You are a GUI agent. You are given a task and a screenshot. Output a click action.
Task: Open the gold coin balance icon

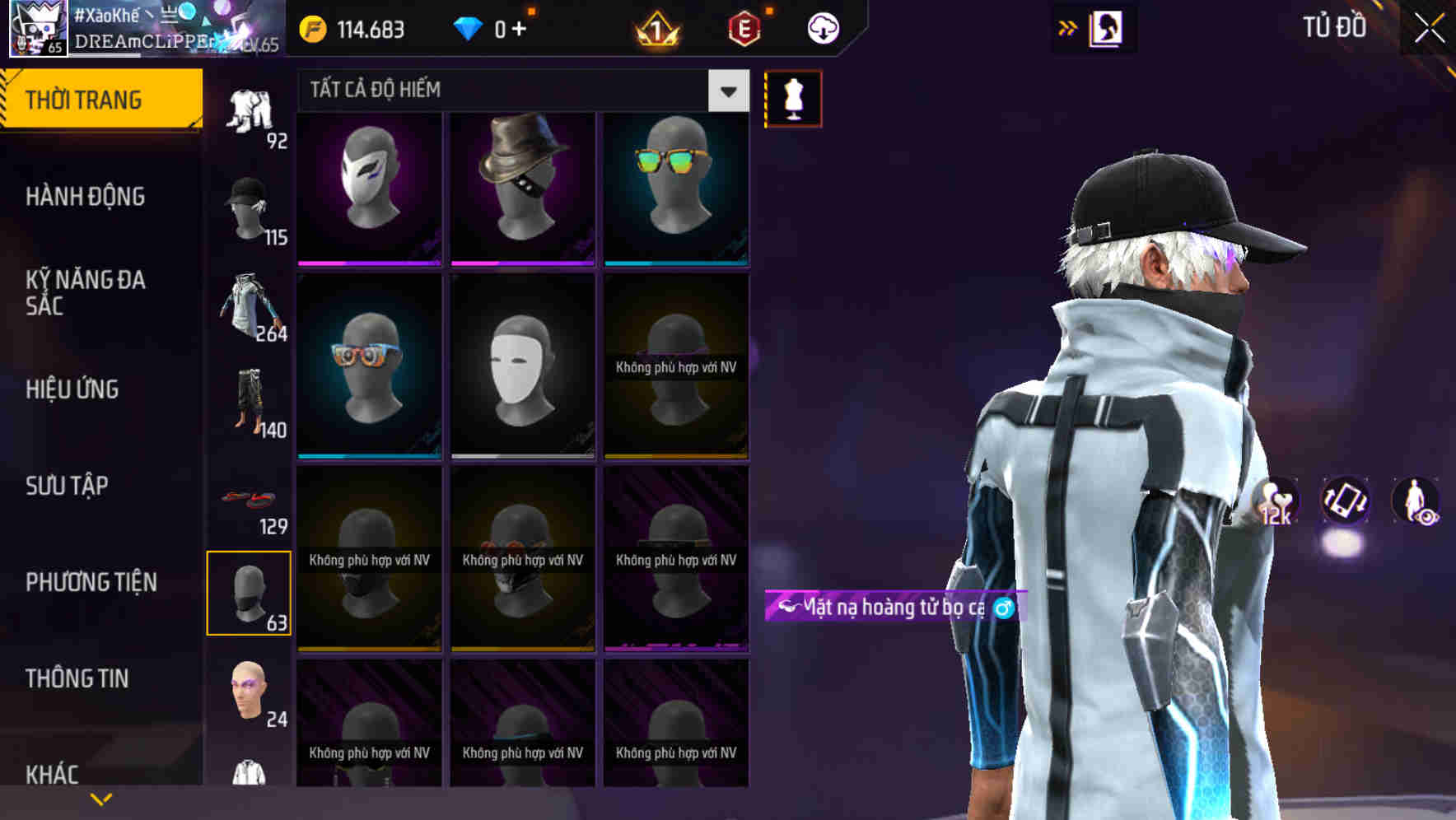coord(313,27)
